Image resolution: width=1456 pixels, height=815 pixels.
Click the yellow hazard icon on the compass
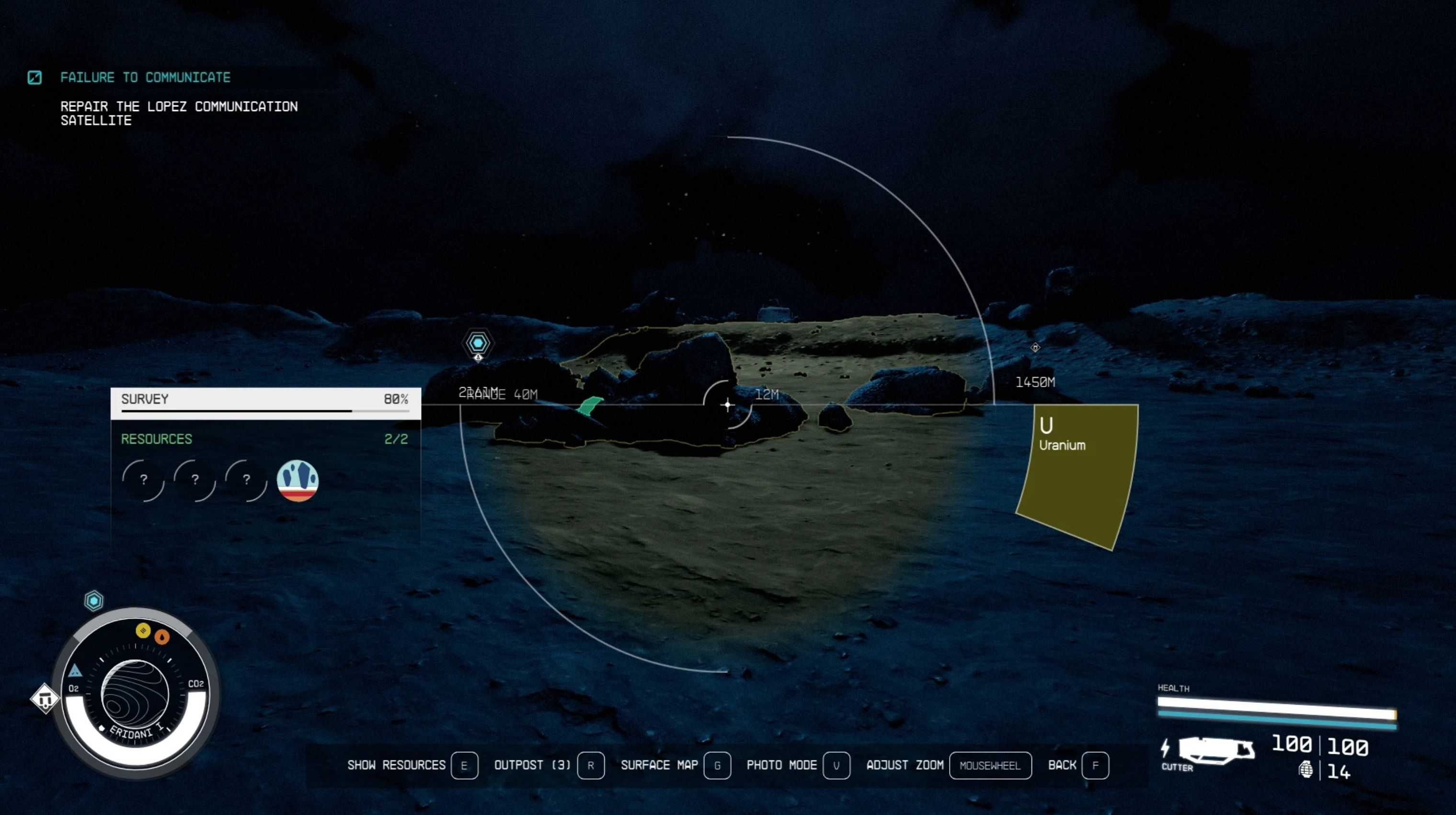tap(143, 630)
